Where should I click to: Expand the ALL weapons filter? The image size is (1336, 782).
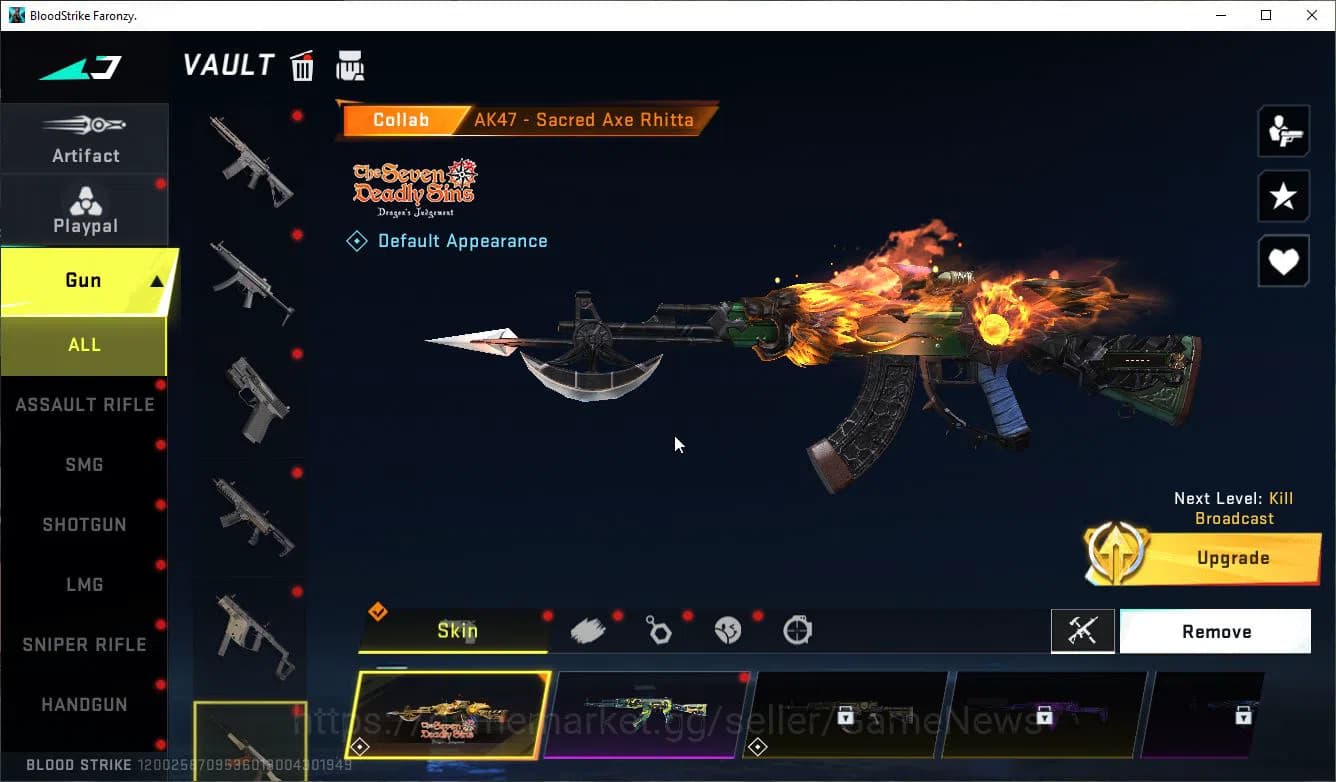coord(84,344)
